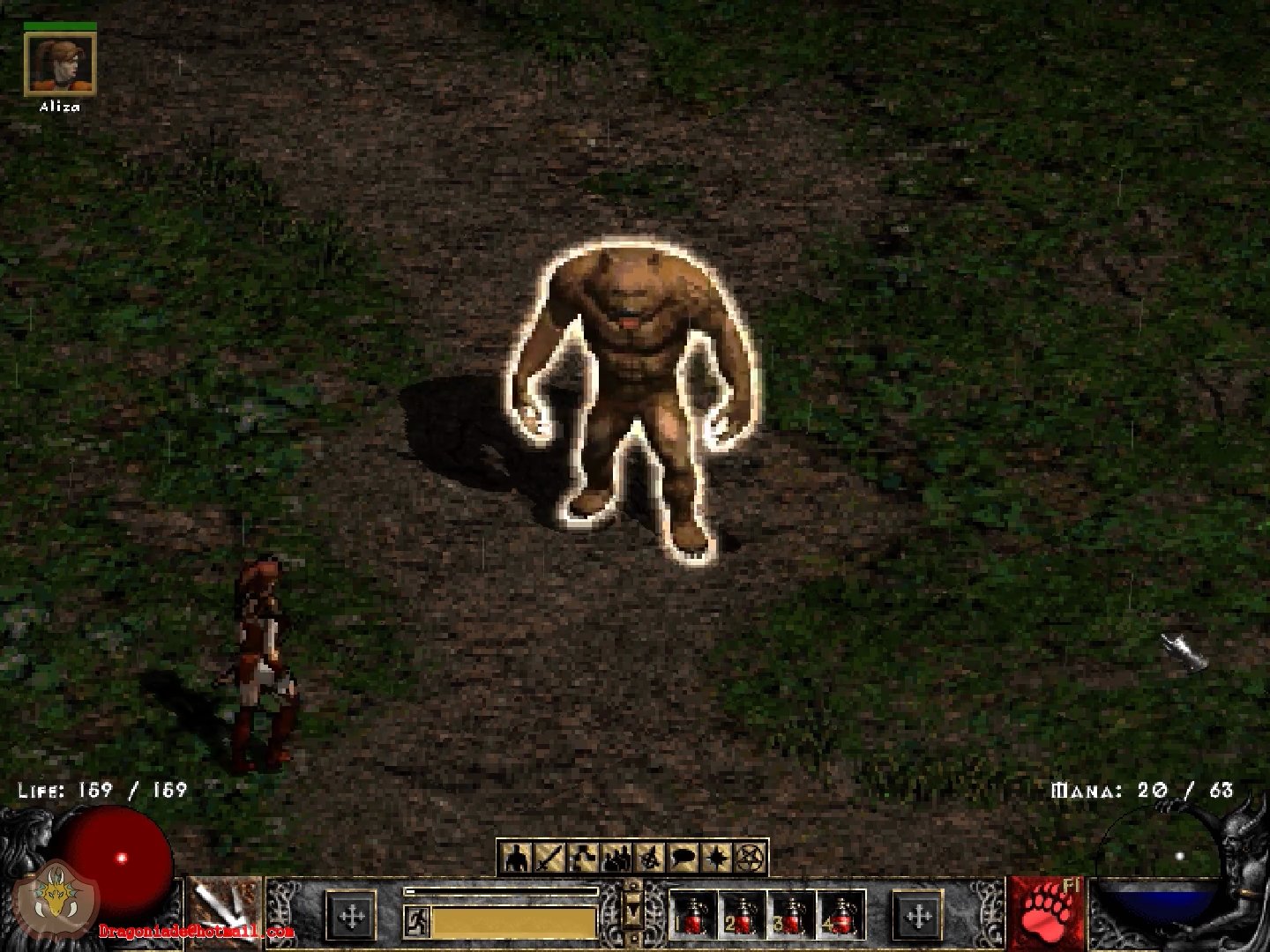Viewport: 1270px width, 952px height.
Task: Open the Party screen icon
Action: point(616,857)
